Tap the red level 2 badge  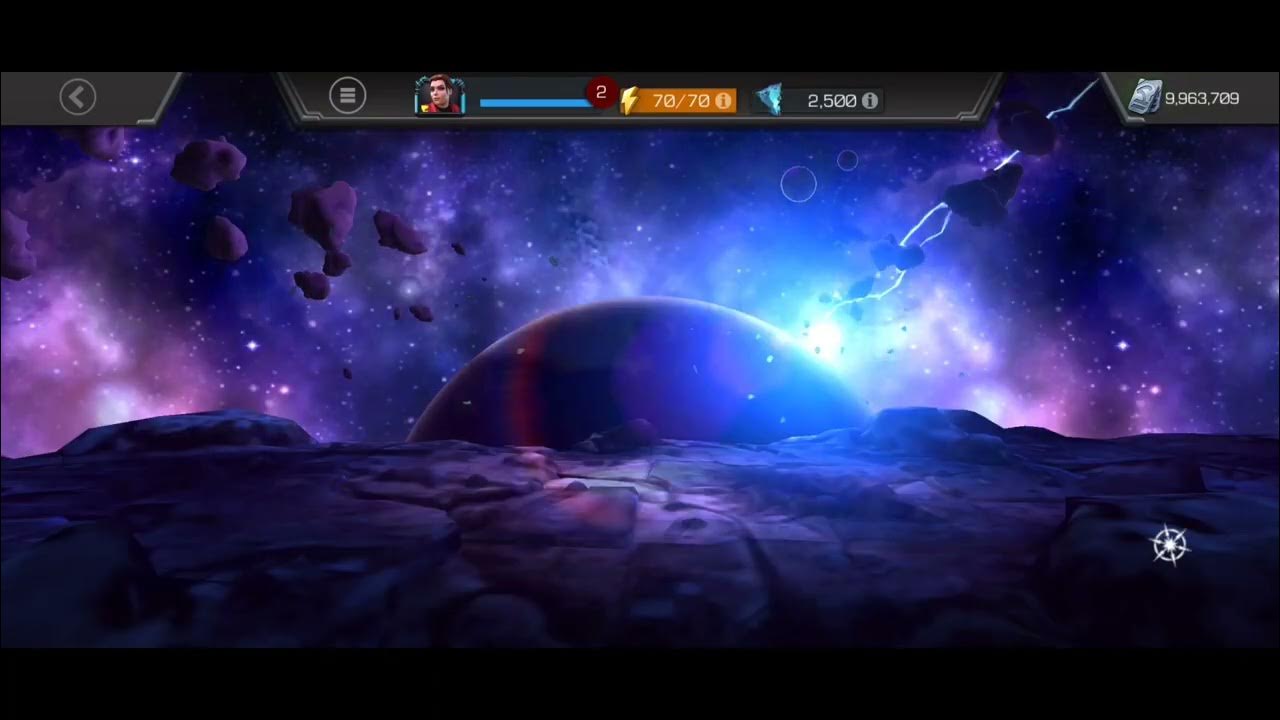(602, 91)
